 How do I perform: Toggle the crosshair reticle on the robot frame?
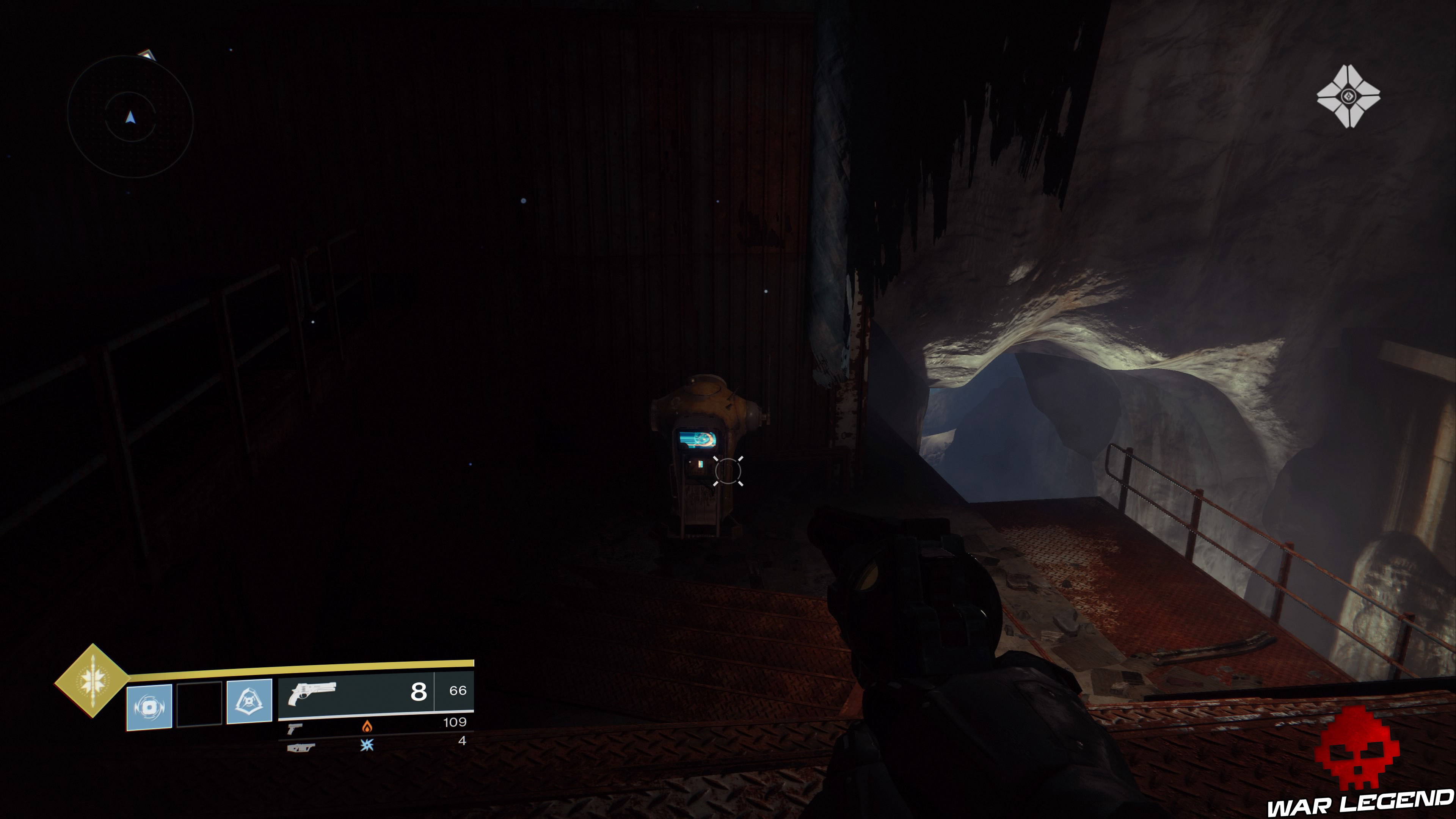tap(728, 471)
